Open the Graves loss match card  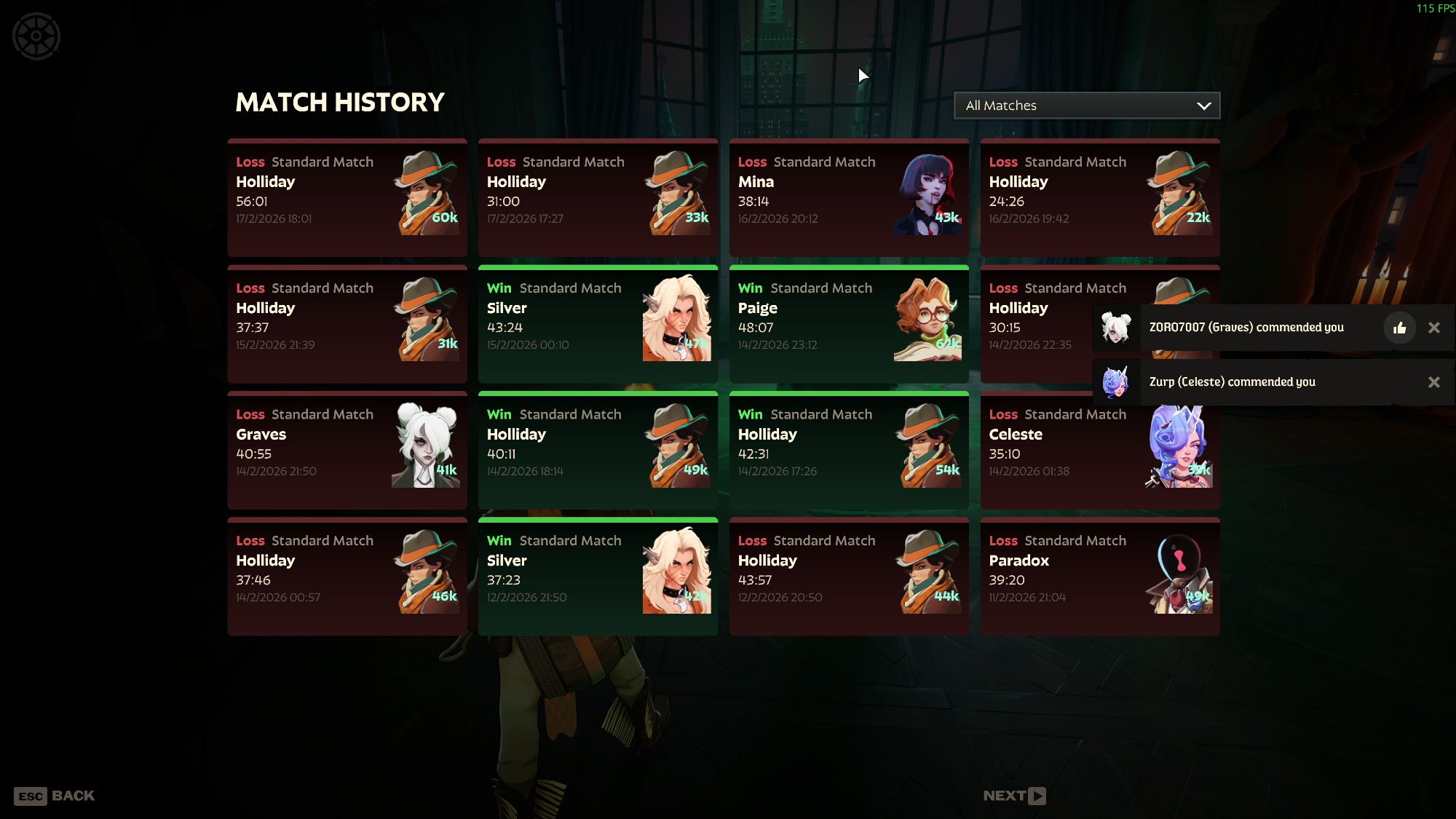tap(347, 450)
